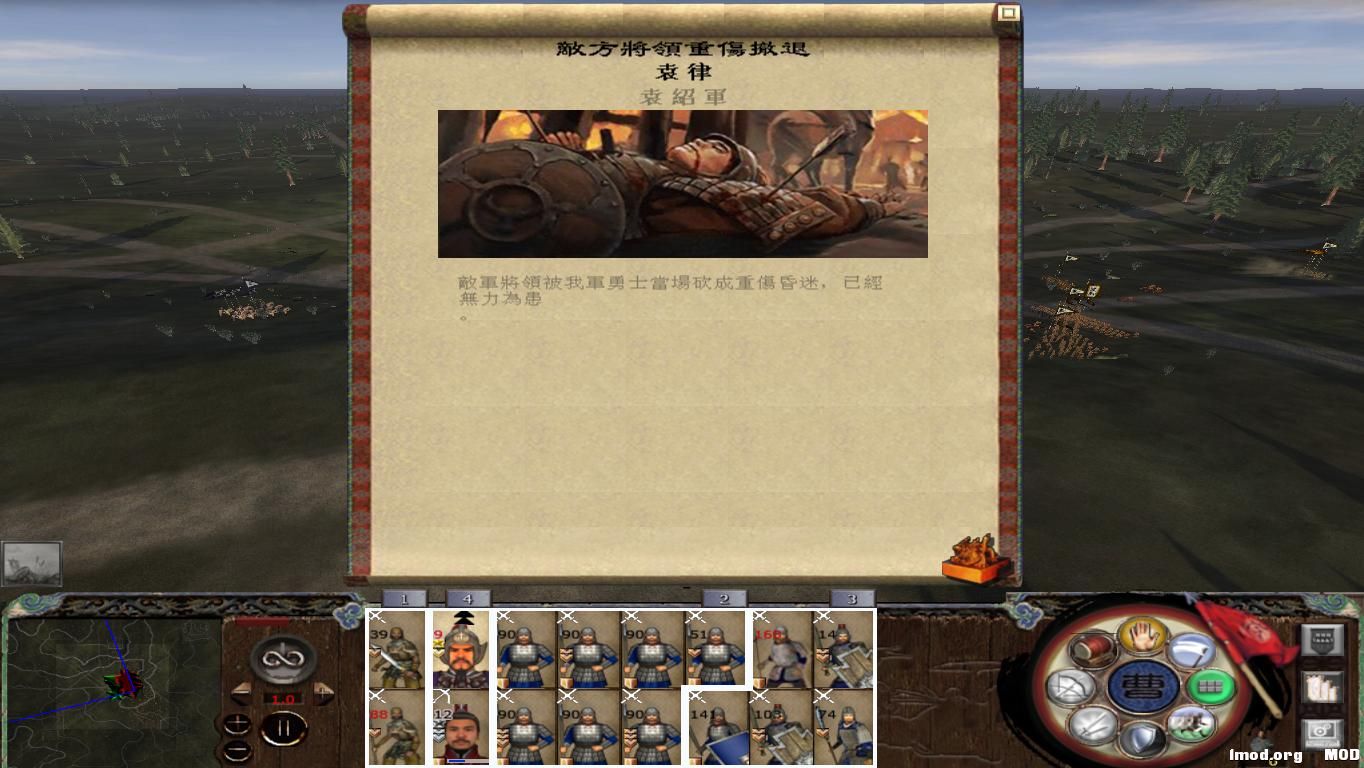Close the enemy general wounded event scroll
This screenshot has height=768, width=1364.
tap(1011, 12)
